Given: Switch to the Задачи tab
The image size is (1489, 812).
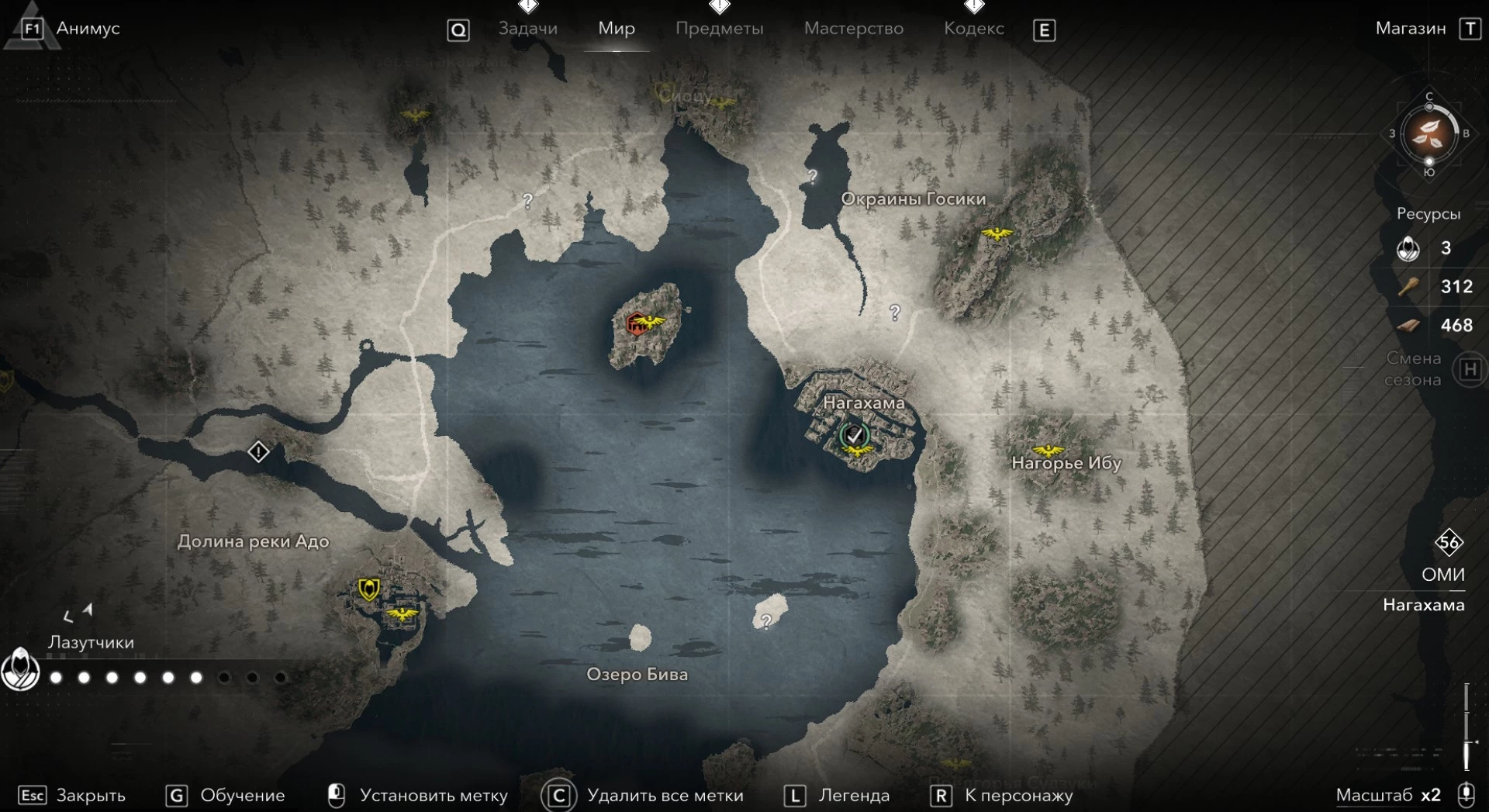Looking at the screenshot, I should coord(527,29).
